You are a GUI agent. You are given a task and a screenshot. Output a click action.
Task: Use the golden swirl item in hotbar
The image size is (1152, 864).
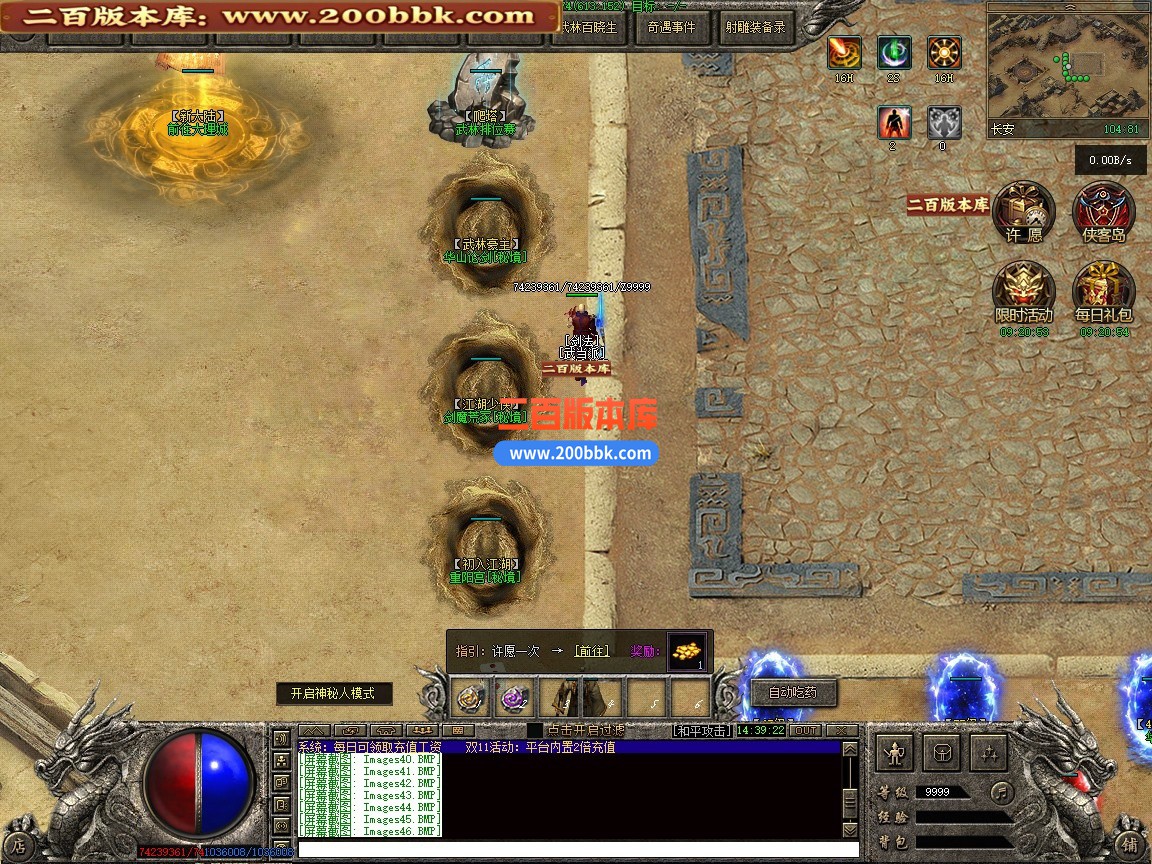pyautogui.click(x=472, y=697)
